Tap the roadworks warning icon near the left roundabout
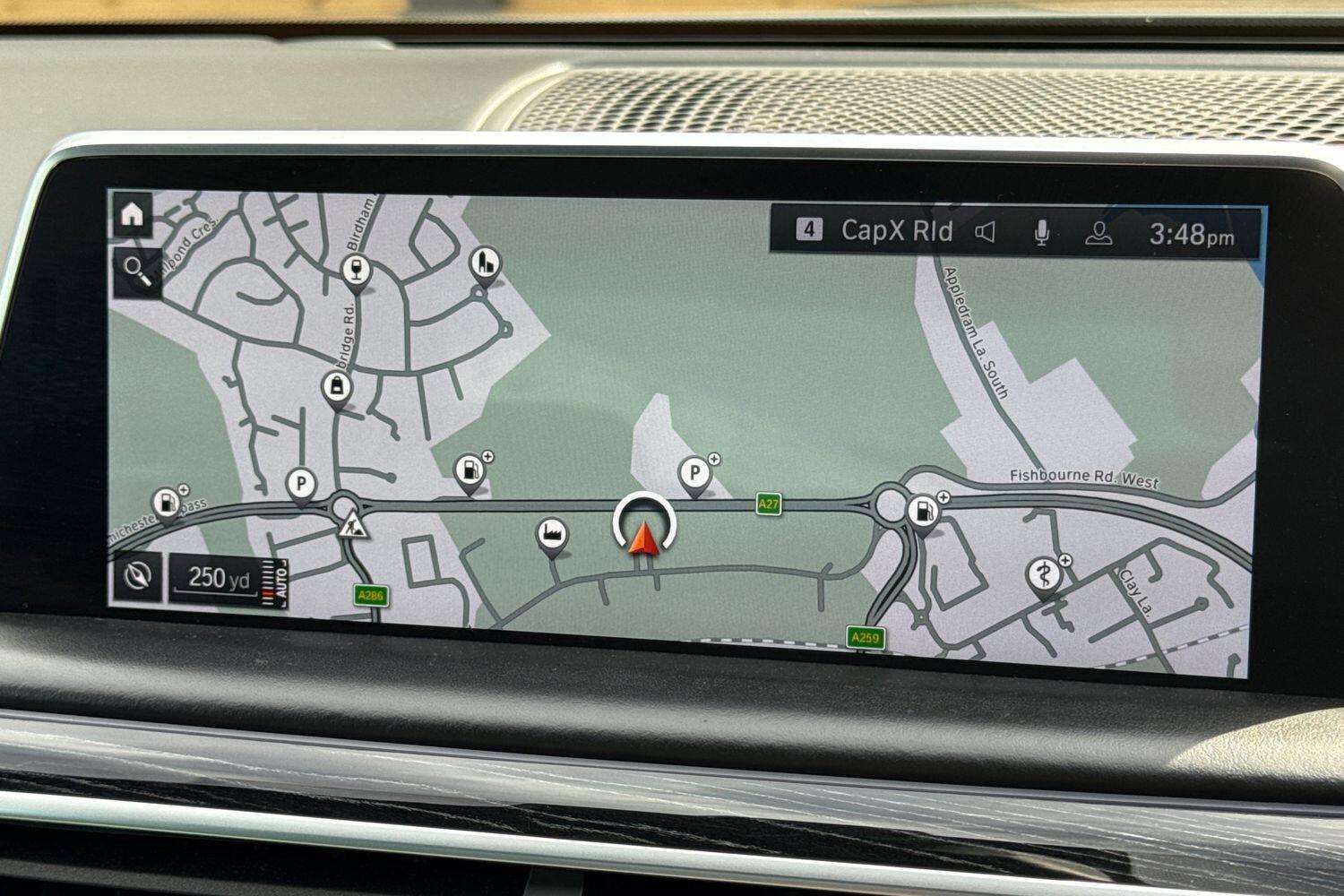Viewport: 1344px width, 896px height. coord(353,525)
